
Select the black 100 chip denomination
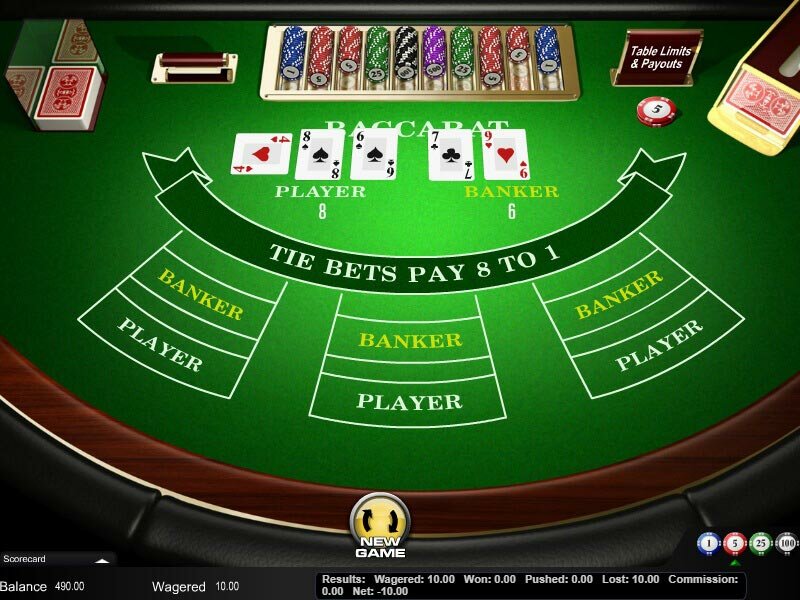pyautogui.click(x=787, y=544)
